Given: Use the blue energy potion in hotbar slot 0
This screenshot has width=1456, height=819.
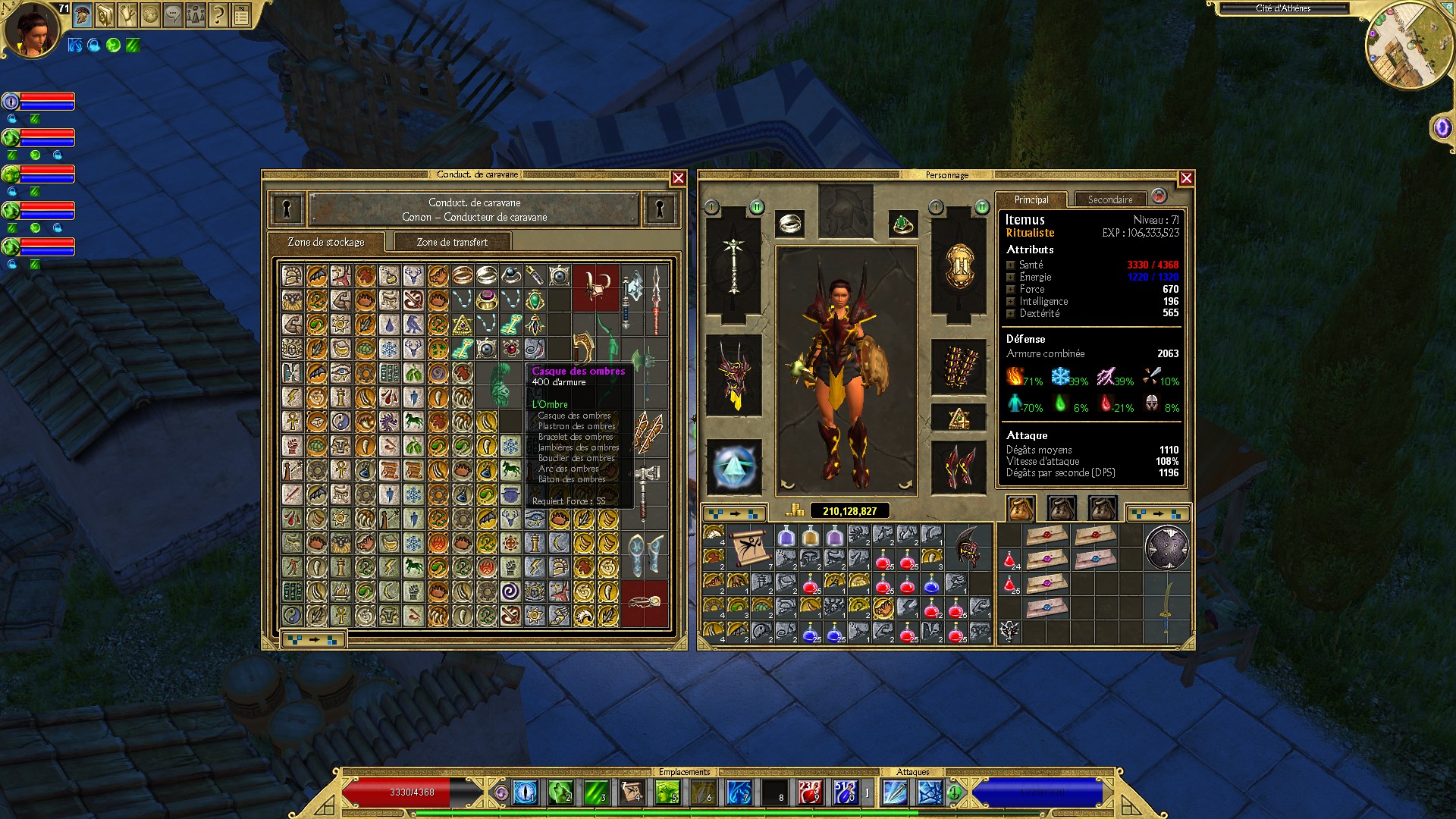Looking at the screenshot, I should point(844,792).
